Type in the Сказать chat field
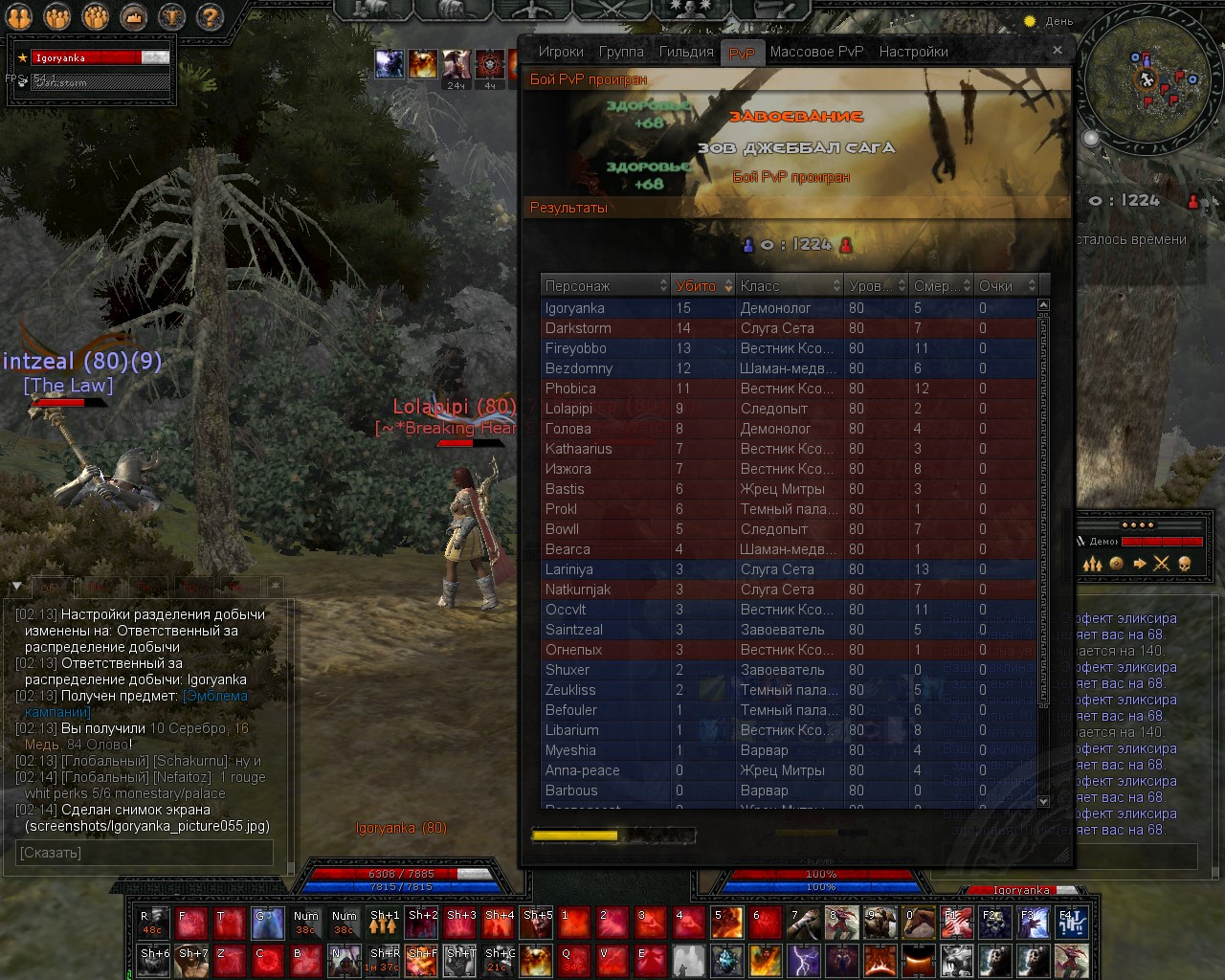1225x980 pixels. click(x=145, y=853)
